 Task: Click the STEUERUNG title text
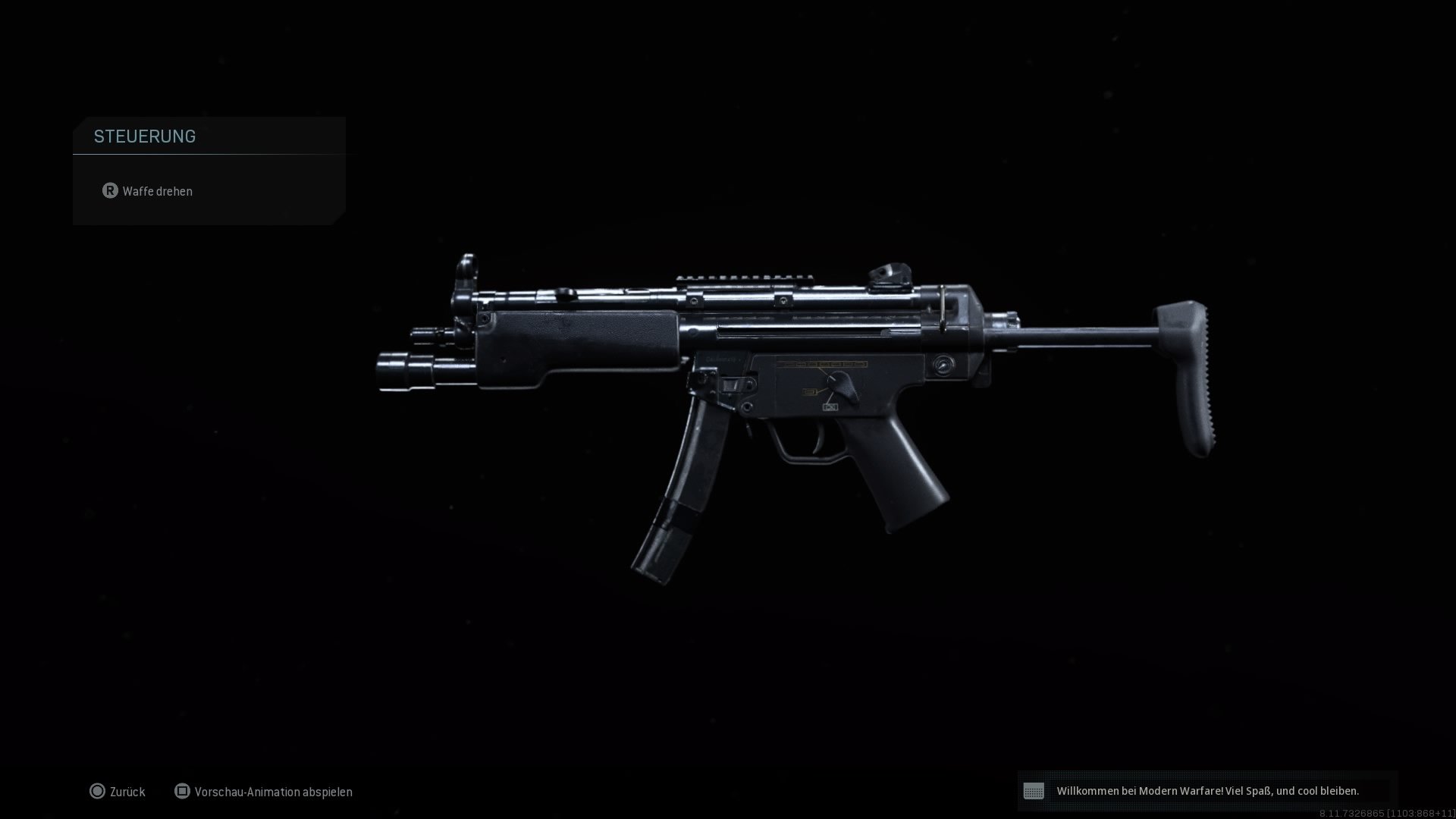pos(144,136)
